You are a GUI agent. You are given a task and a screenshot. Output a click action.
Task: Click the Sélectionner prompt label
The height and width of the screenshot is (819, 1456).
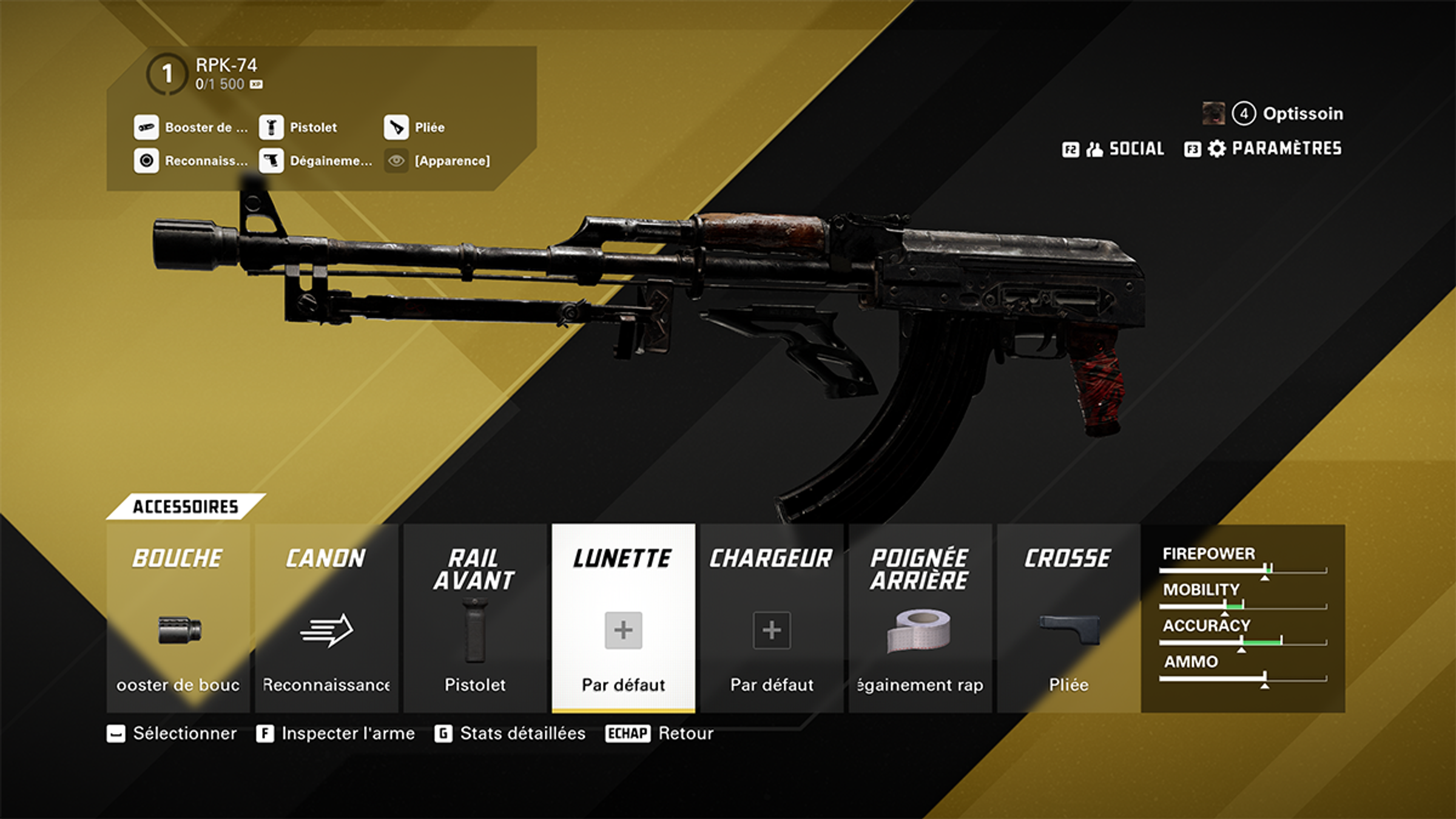[x=184, y=733]
